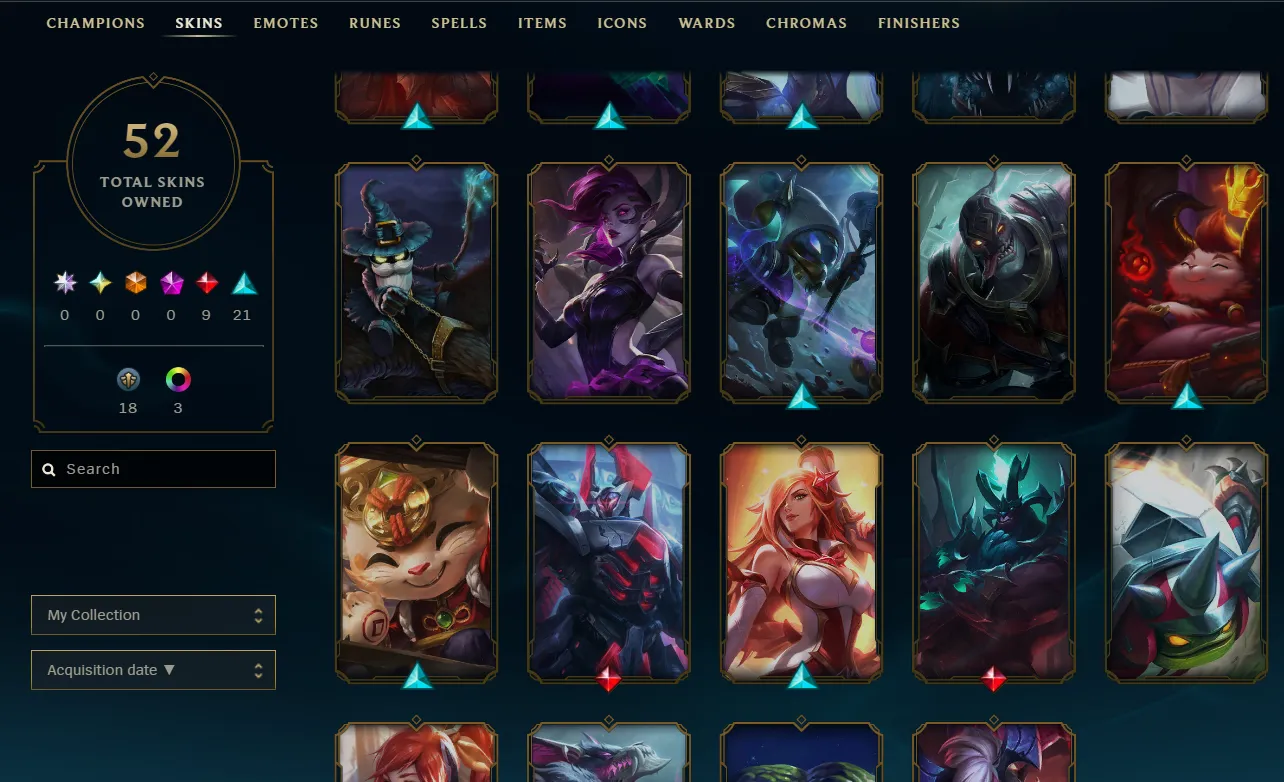The height and width of the screenshot is (782, 1284).
Task: Go to the RUNES page
Action: 374,22
